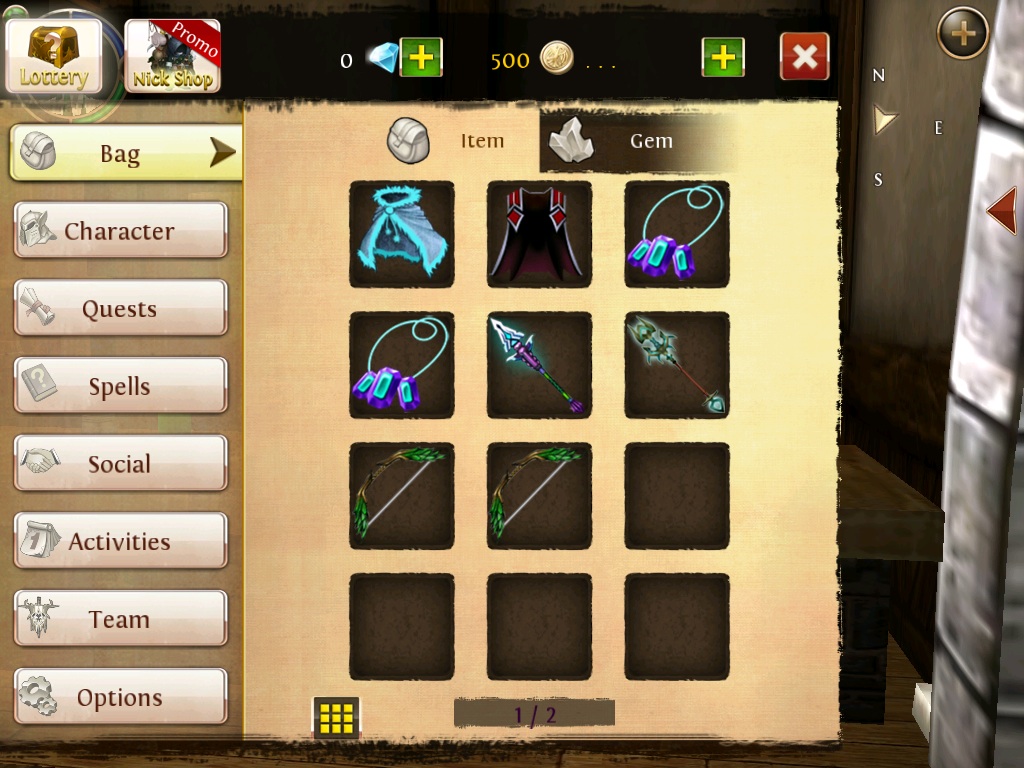Open the Nick Shop promo
The height and width of the screenshot is (768, 1024).
tap(172, 56)
